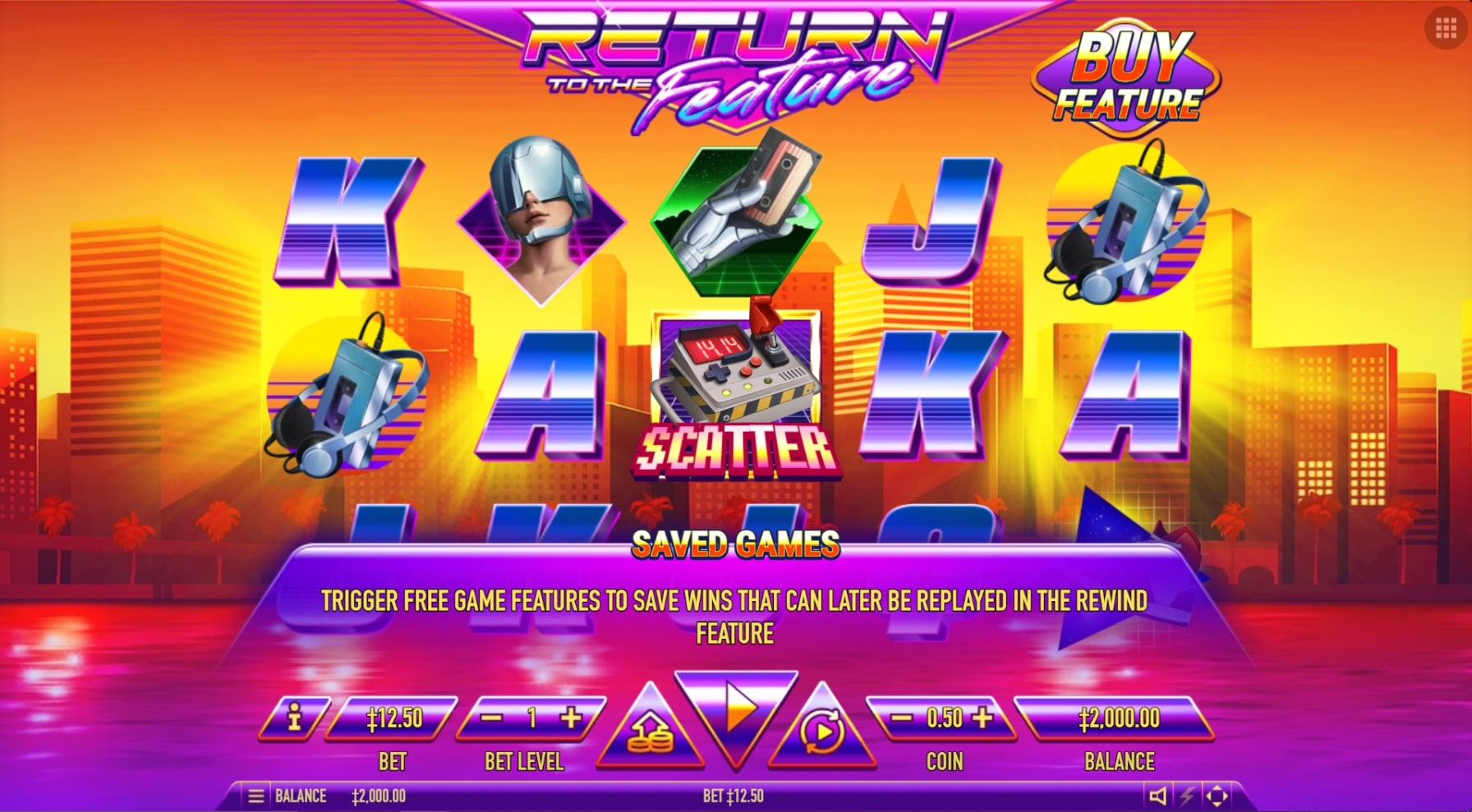Click the speaker sound icon

(x=1158, y=795)
